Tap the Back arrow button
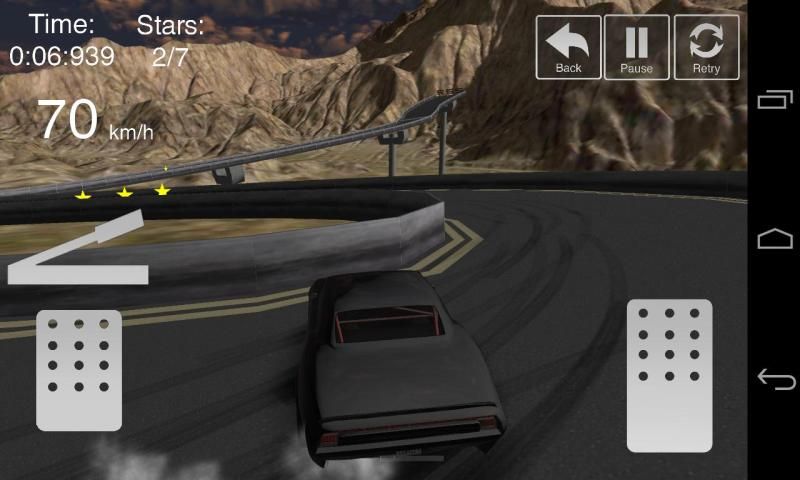The width and height of the screenshot is (800, 480). coord(568,47)
